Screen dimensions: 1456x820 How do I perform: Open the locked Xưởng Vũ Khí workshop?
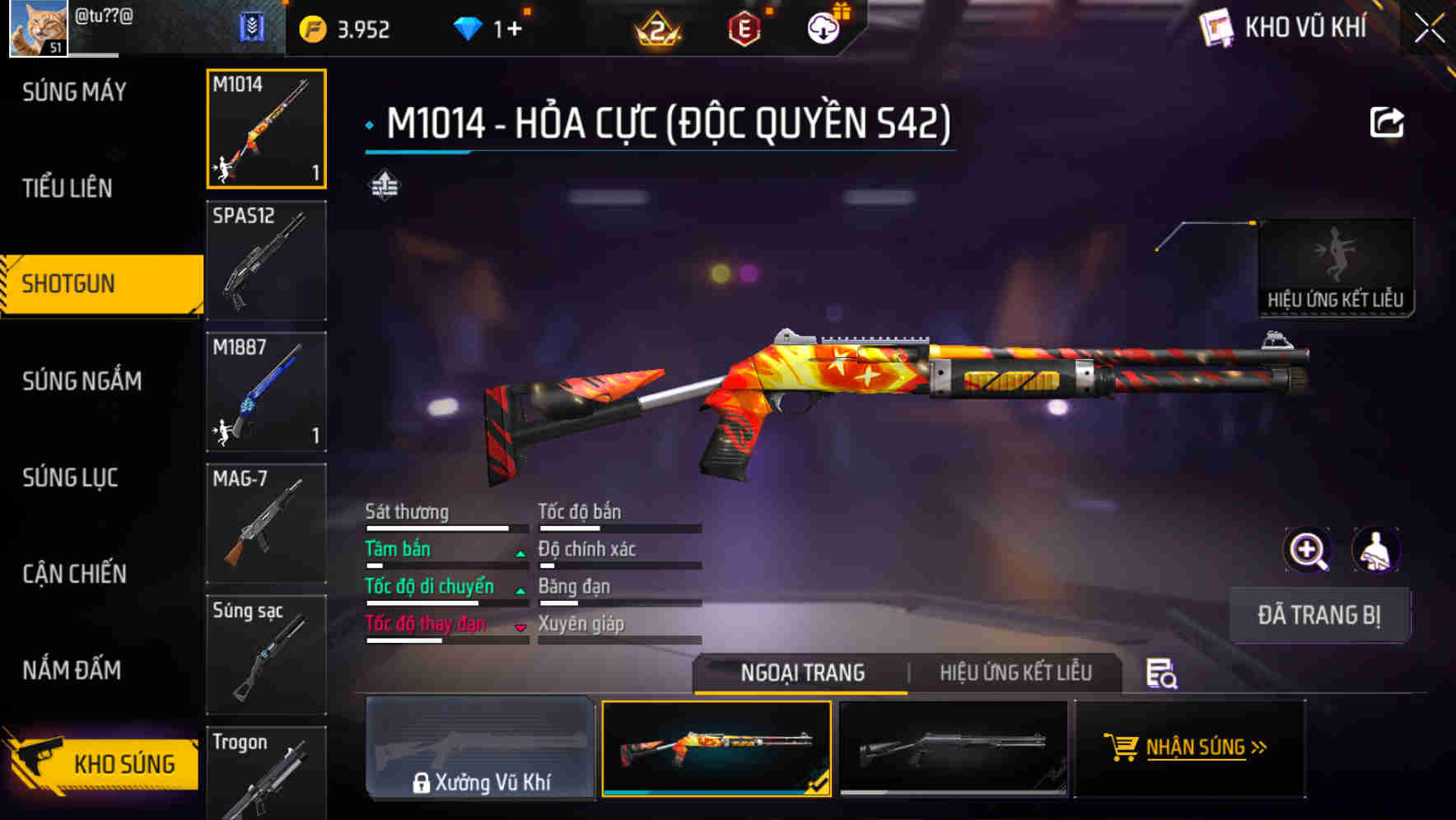480,749
